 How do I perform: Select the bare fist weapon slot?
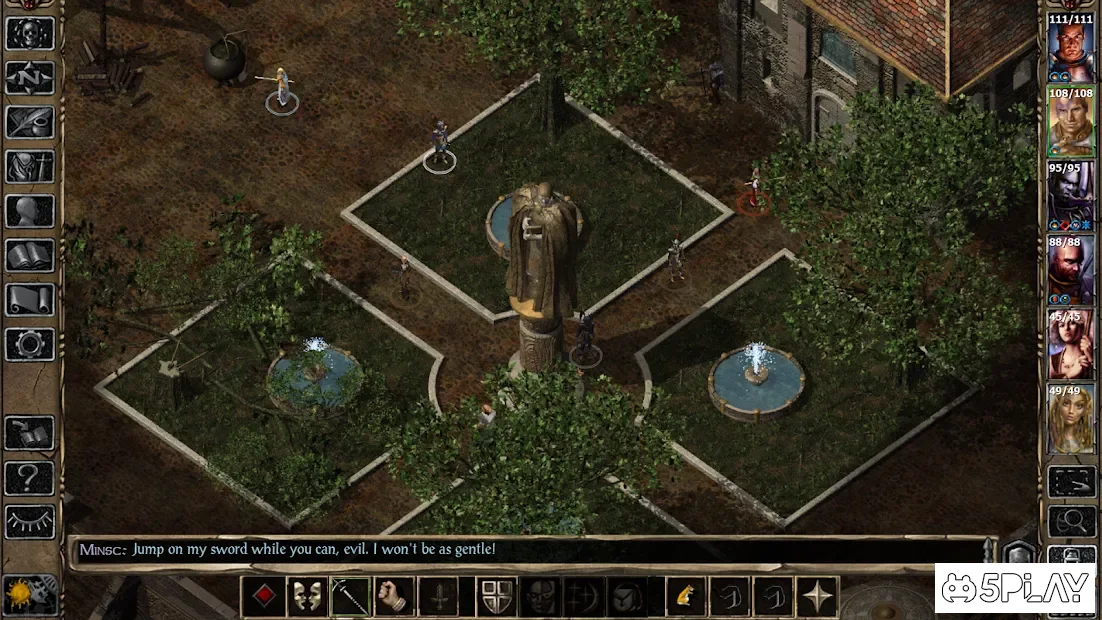tap(394, 597)
